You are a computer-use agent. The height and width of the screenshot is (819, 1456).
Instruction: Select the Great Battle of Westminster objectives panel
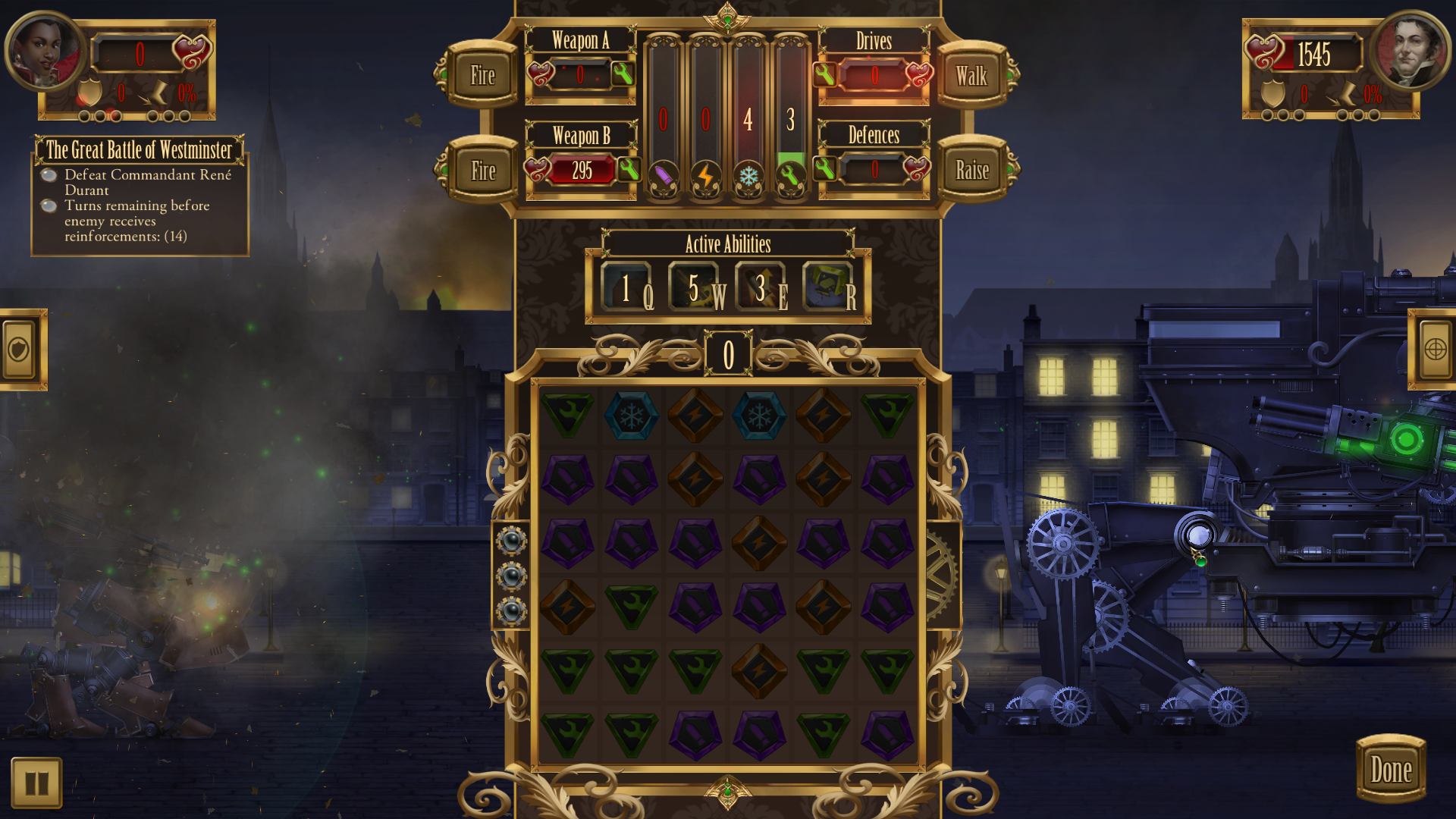pyautogui.click(x=140, y=196)
